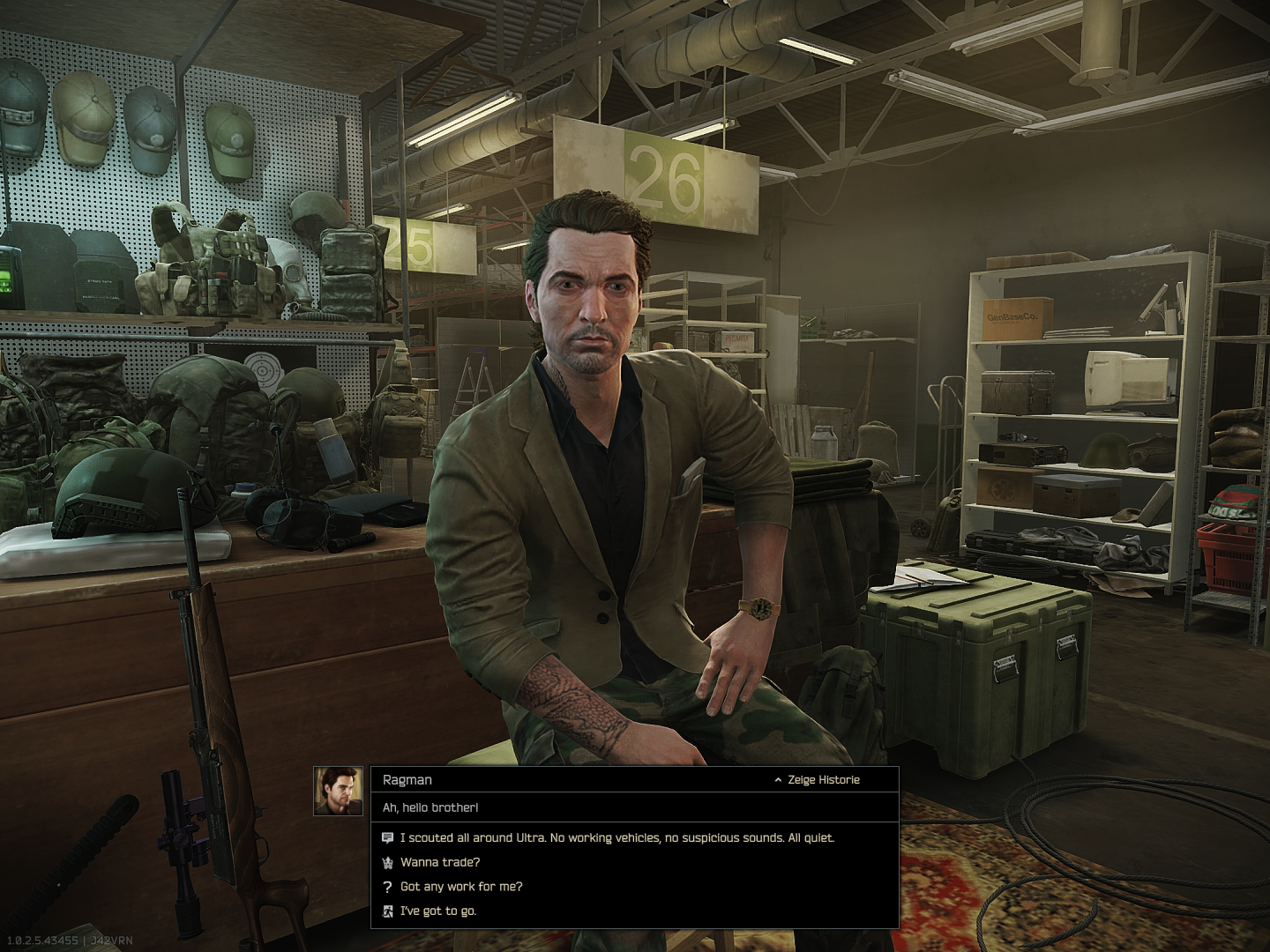Expand the 'Zeige Historie' dialogue history
Image resolution: width=1270 pixels, height=952 pixels.
pyautogui.click(x=817, y=780)
